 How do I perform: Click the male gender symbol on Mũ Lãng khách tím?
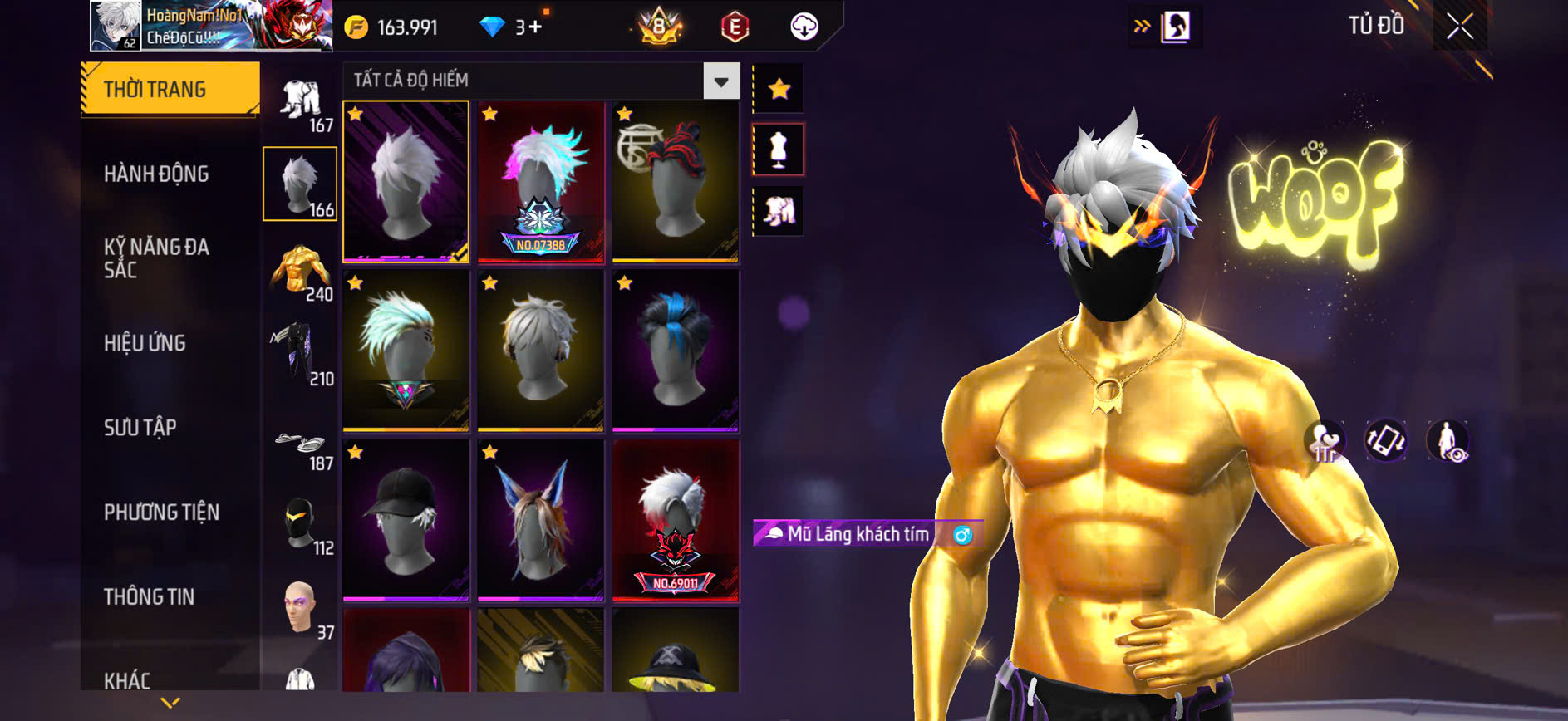pos(963,536)
